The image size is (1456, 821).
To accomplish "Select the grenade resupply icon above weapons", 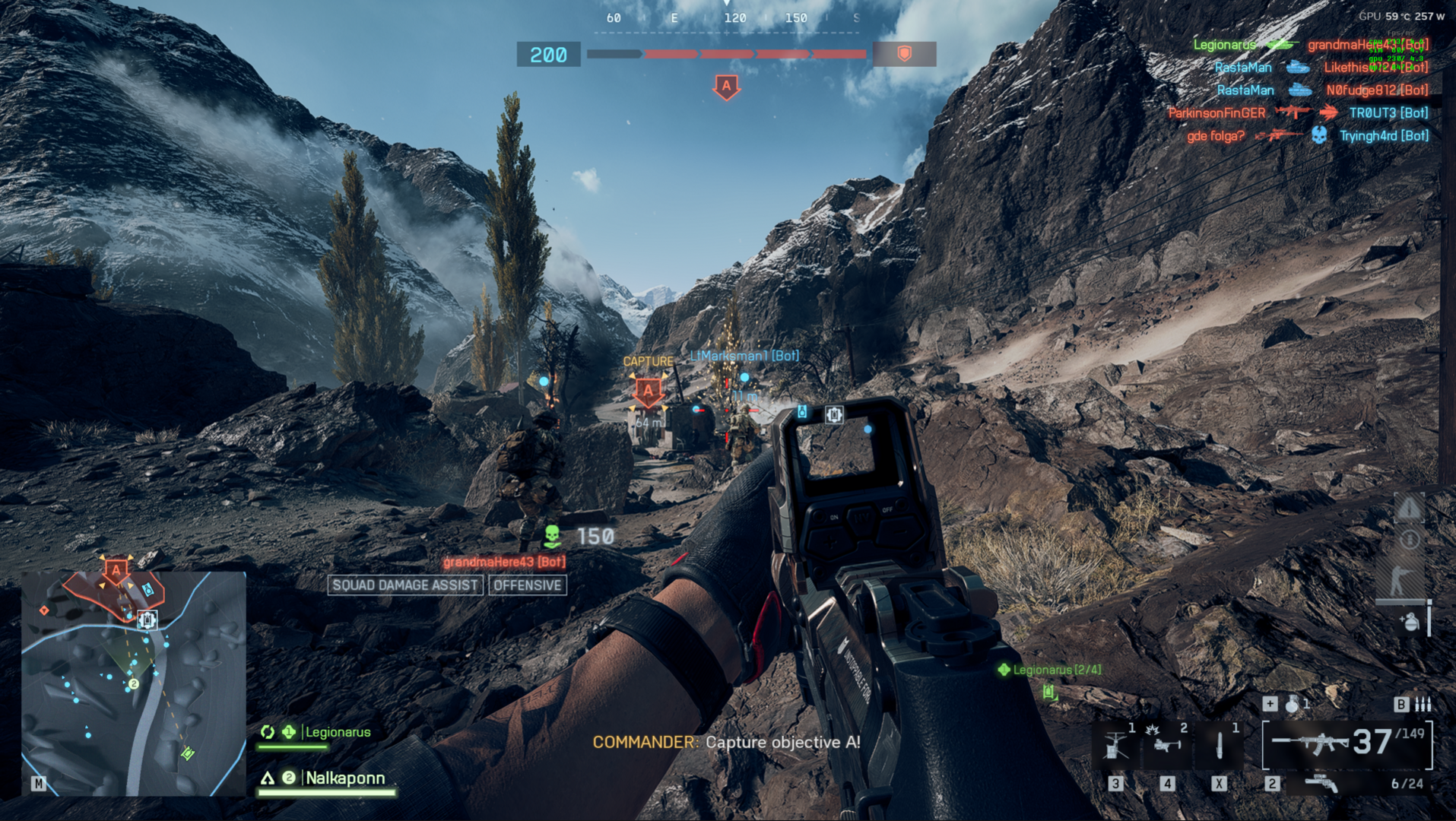I will tap(1410, 622).
